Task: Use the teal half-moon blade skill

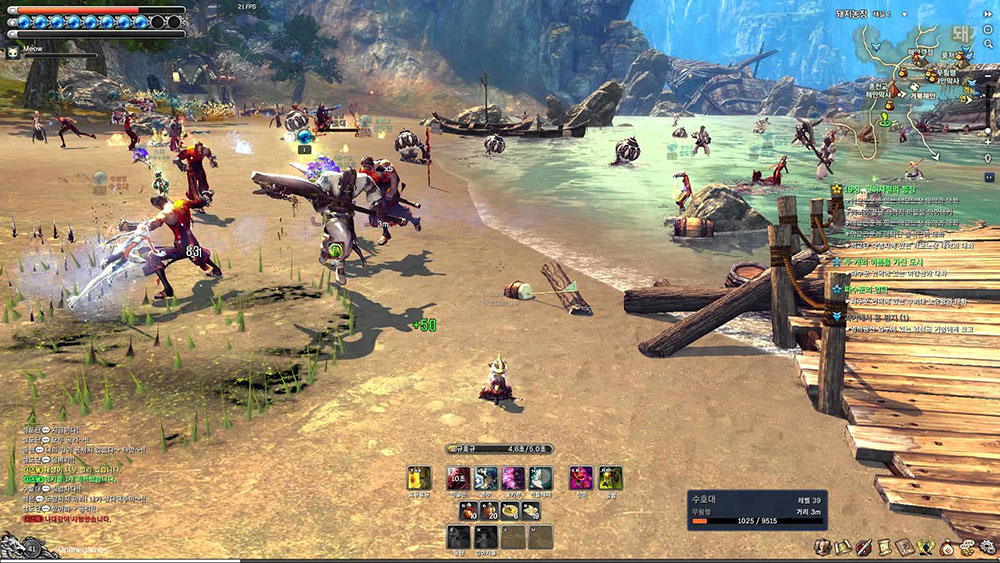Action: 540,478
